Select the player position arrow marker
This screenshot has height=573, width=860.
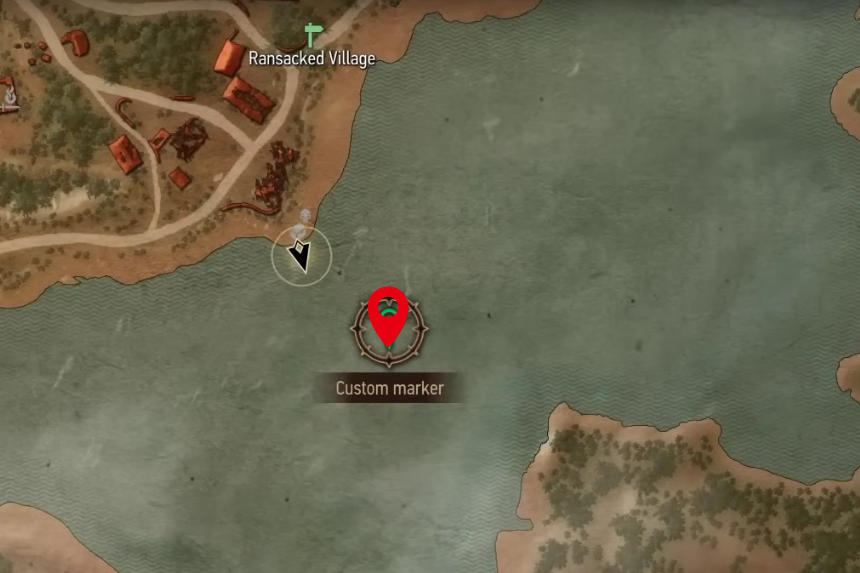[300, 256]
